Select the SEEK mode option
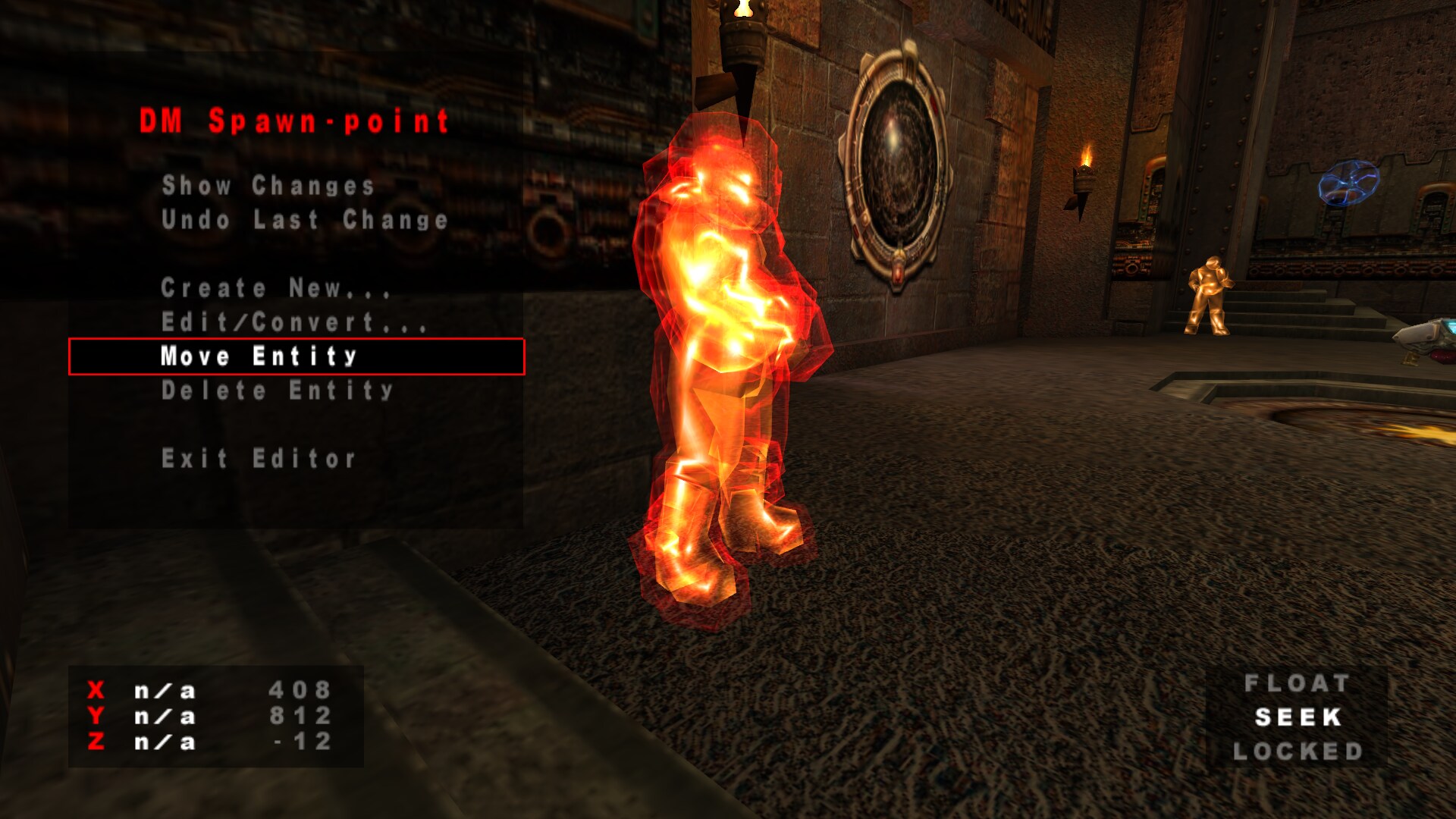The image size is (1456, 819). pyautogui.click(x=1298, y=717)
